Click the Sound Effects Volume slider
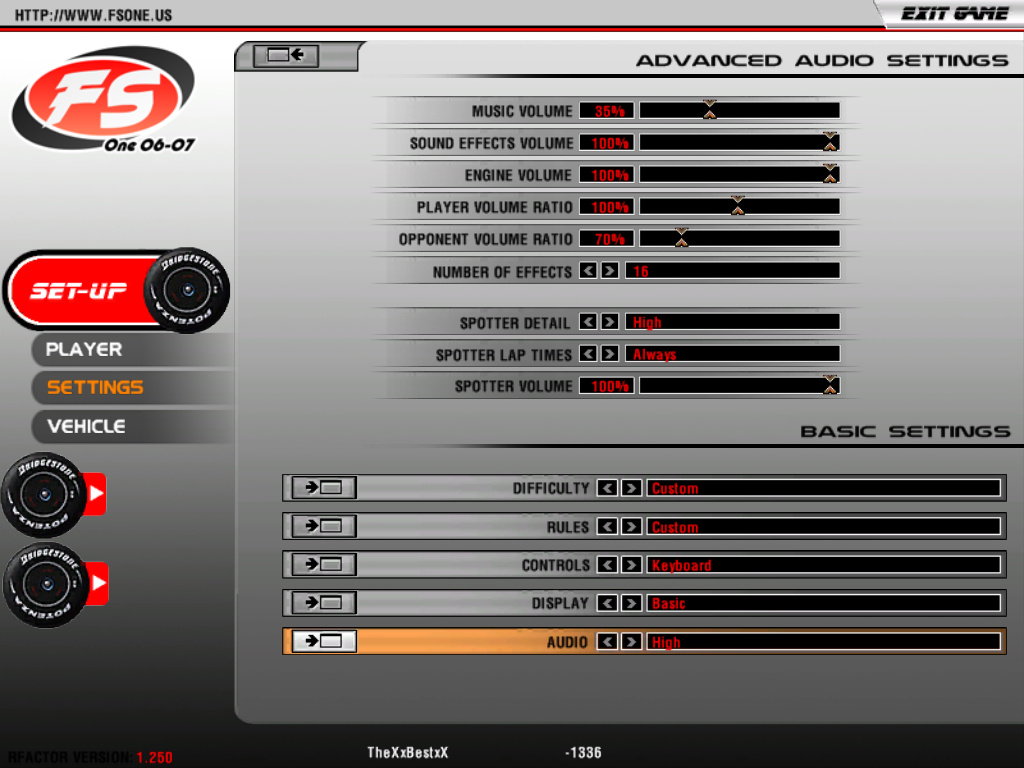1024x768 pixels. tap(739, 142)
